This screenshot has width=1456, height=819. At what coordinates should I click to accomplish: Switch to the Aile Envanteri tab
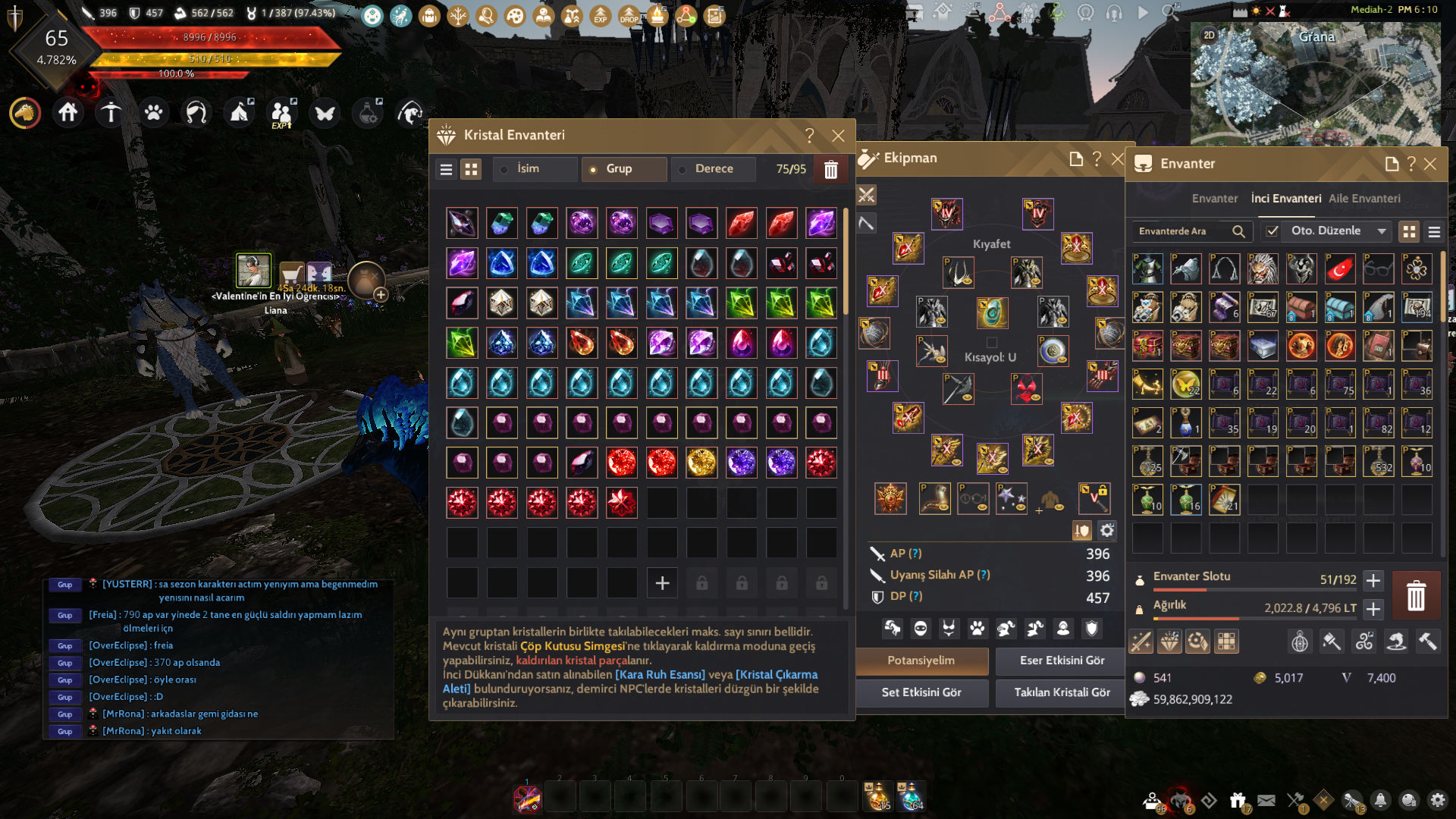click(1364, 199)
